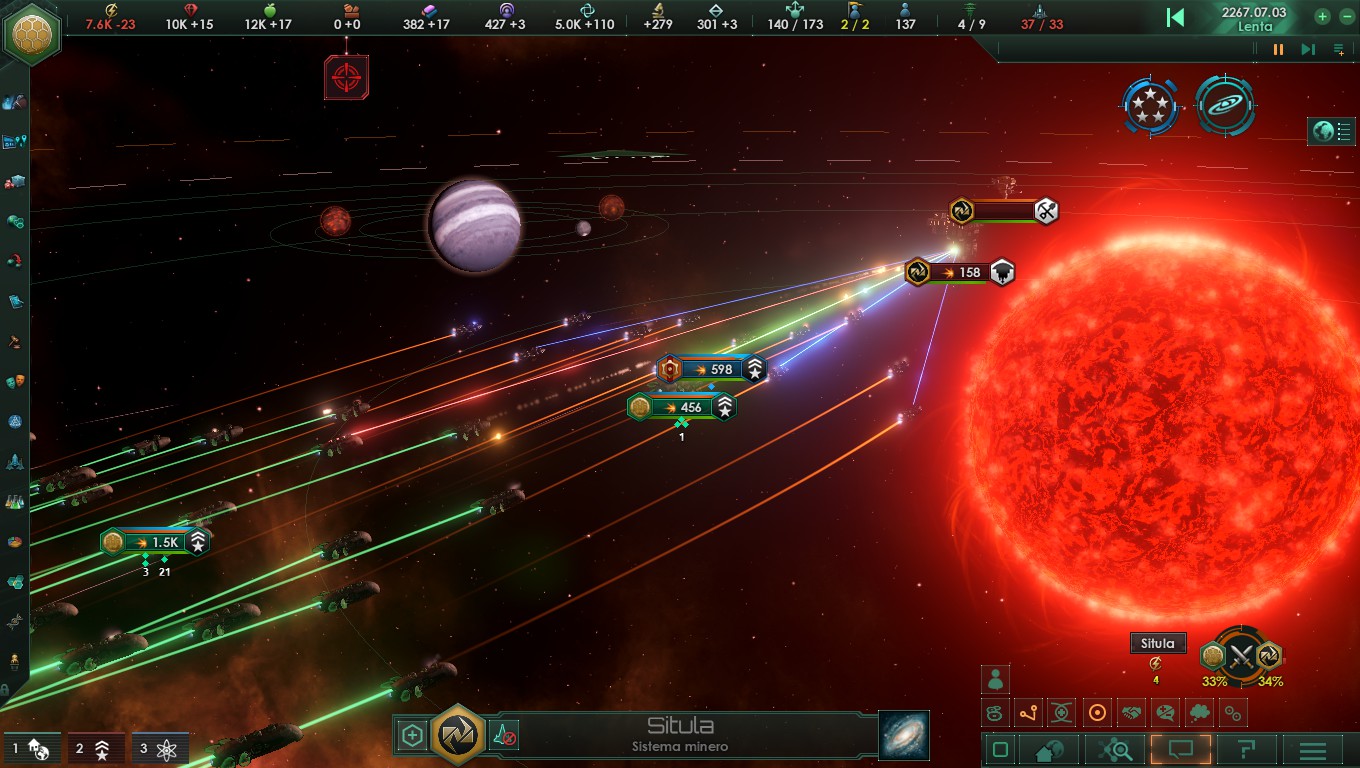This screenshot has width=1360, height=768.
Task: Increase game speed with the plus button
Action: (x=1322, y=16)
